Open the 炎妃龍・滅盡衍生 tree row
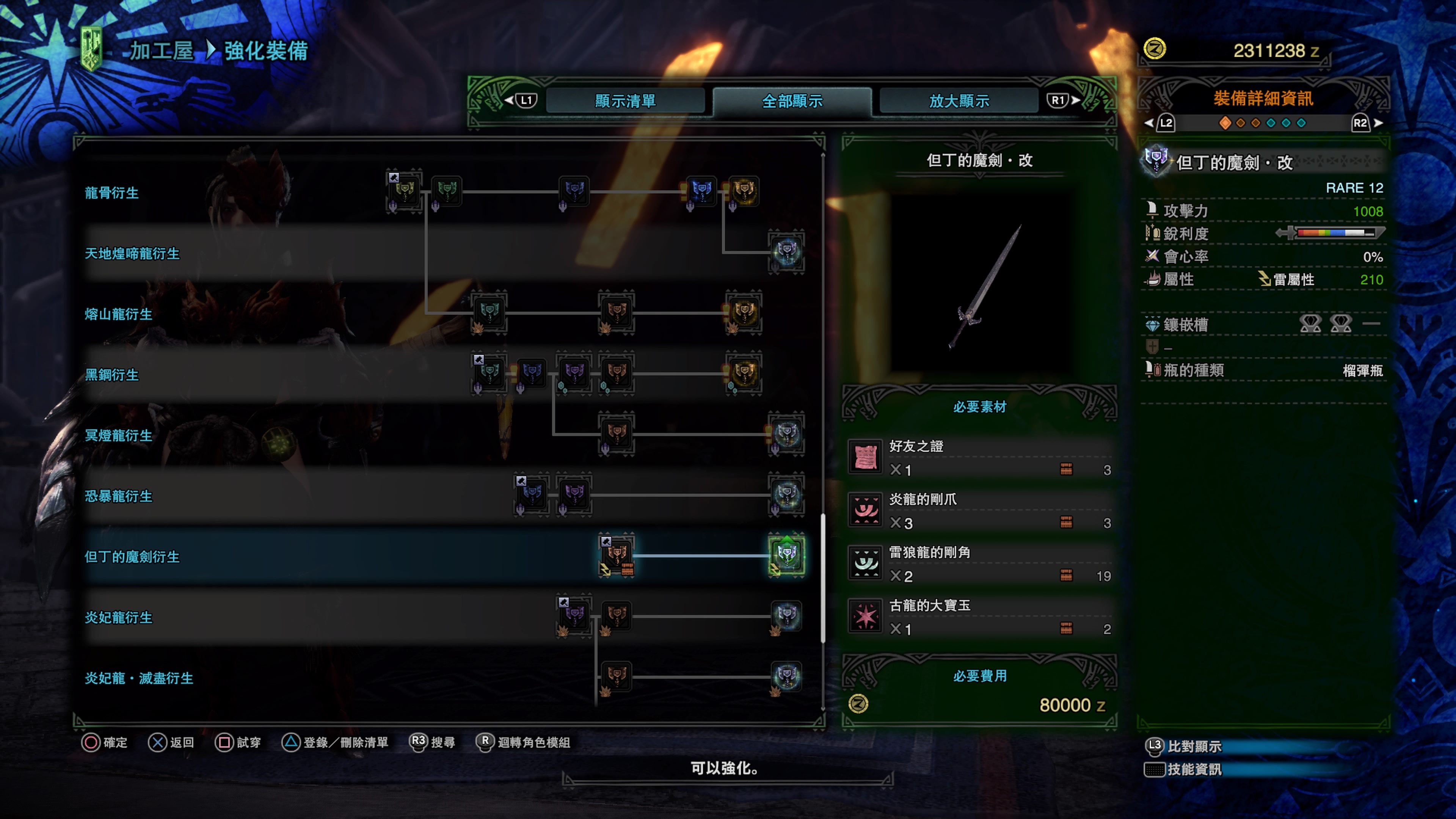Image resolution: width=1456 pixels, height=819 pixels. 138,678
